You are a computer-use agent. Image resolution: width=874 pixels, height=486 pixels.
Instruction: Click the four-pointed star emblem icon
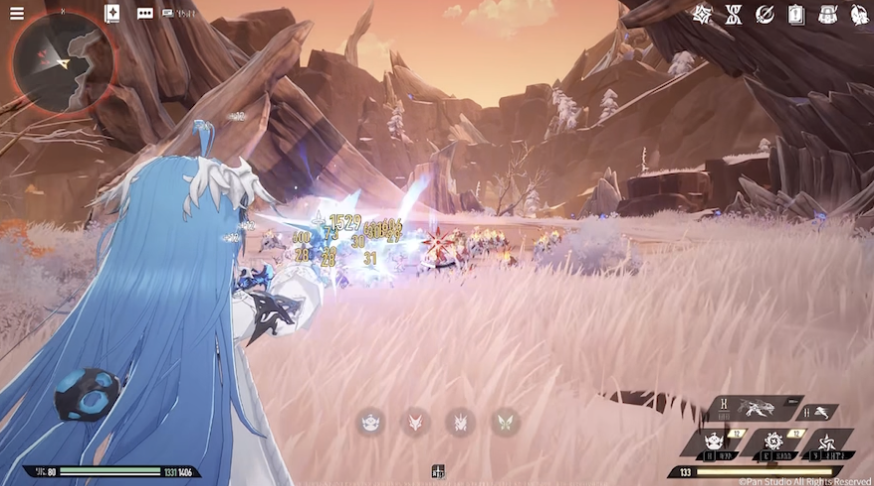(x=702, y=14)
